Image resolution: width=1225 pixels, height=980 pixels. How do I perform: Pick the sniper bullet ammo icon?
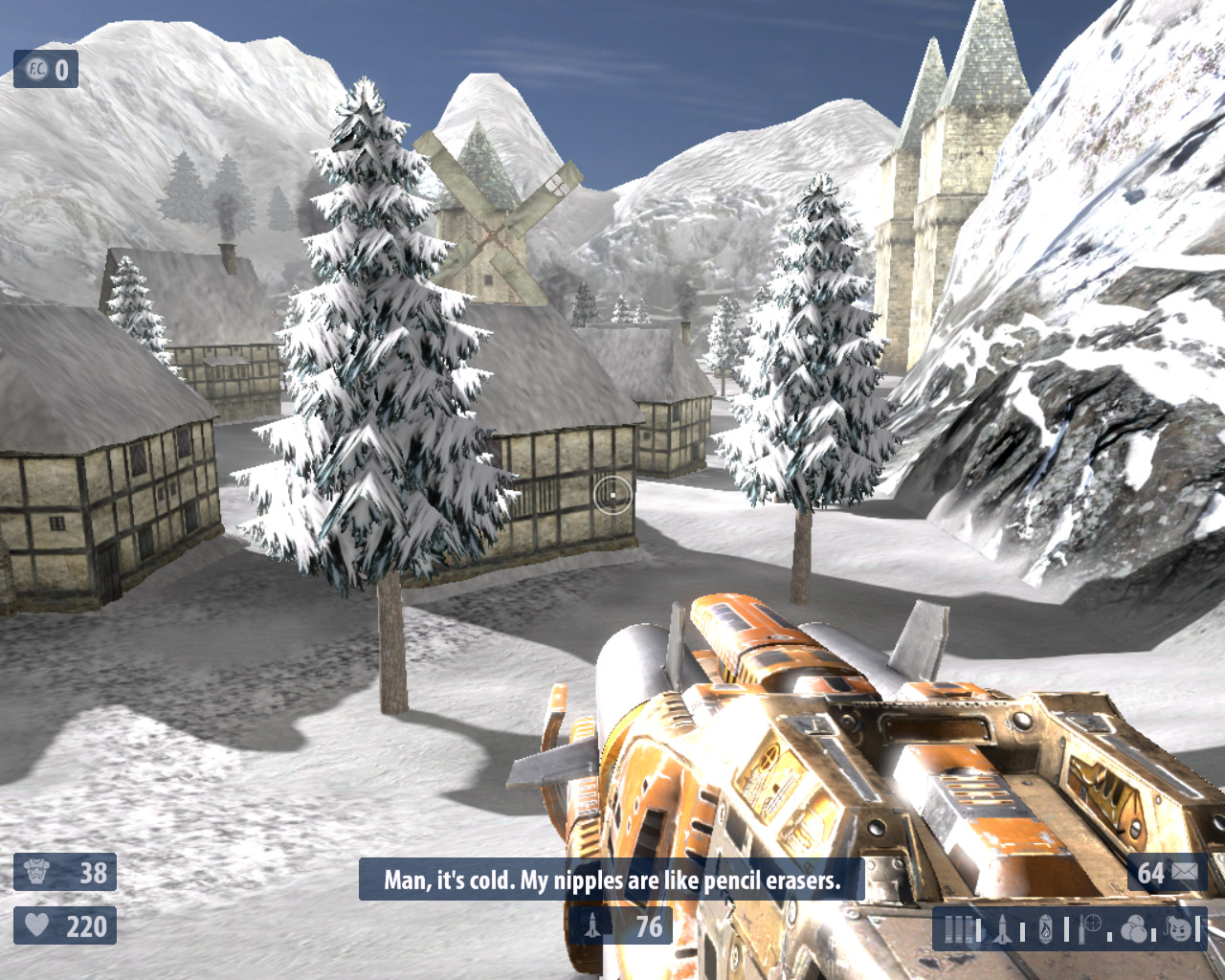click(1090, 927)
